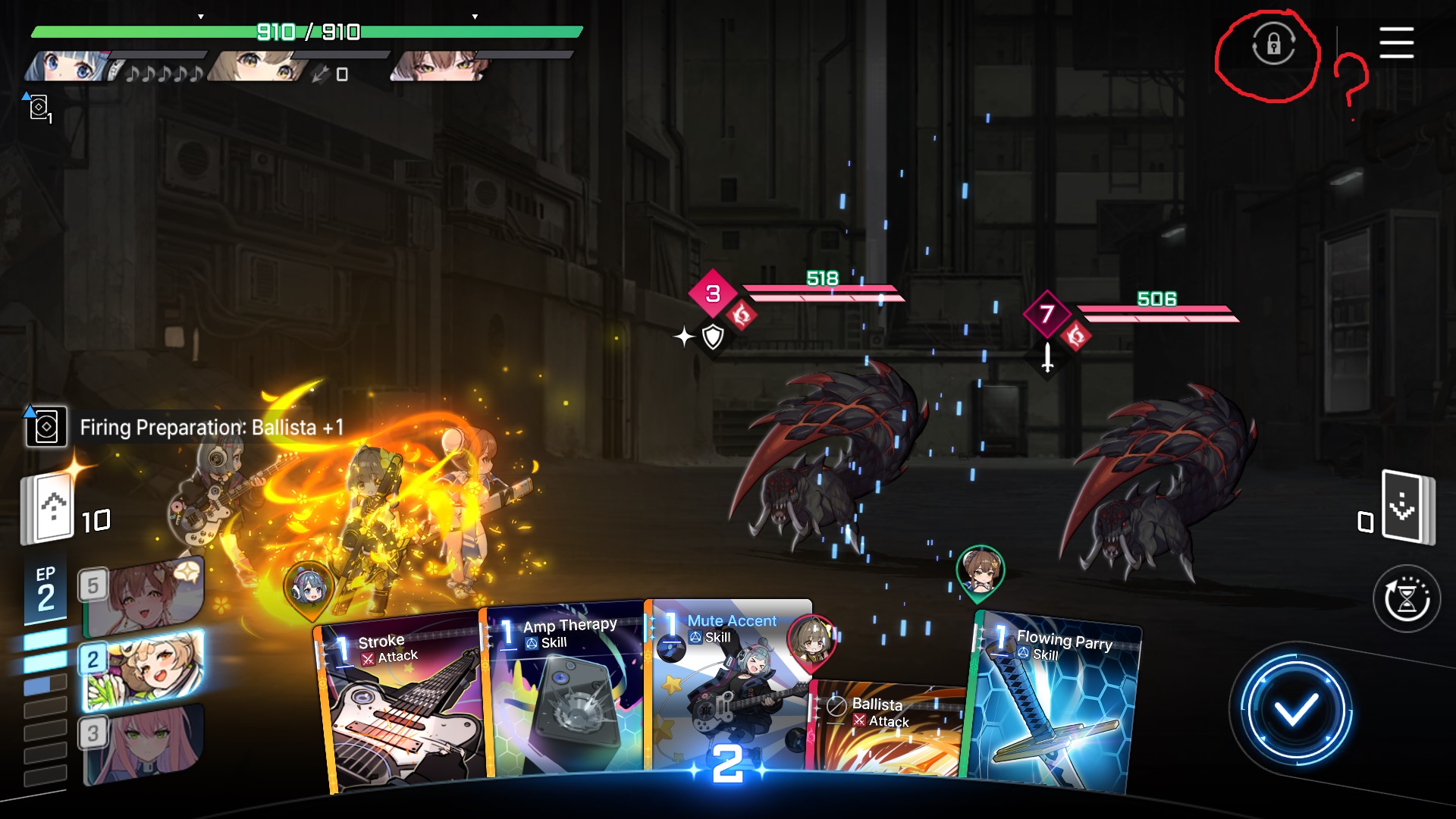
Task: Open the hamburger menu
Action: 1396,42
